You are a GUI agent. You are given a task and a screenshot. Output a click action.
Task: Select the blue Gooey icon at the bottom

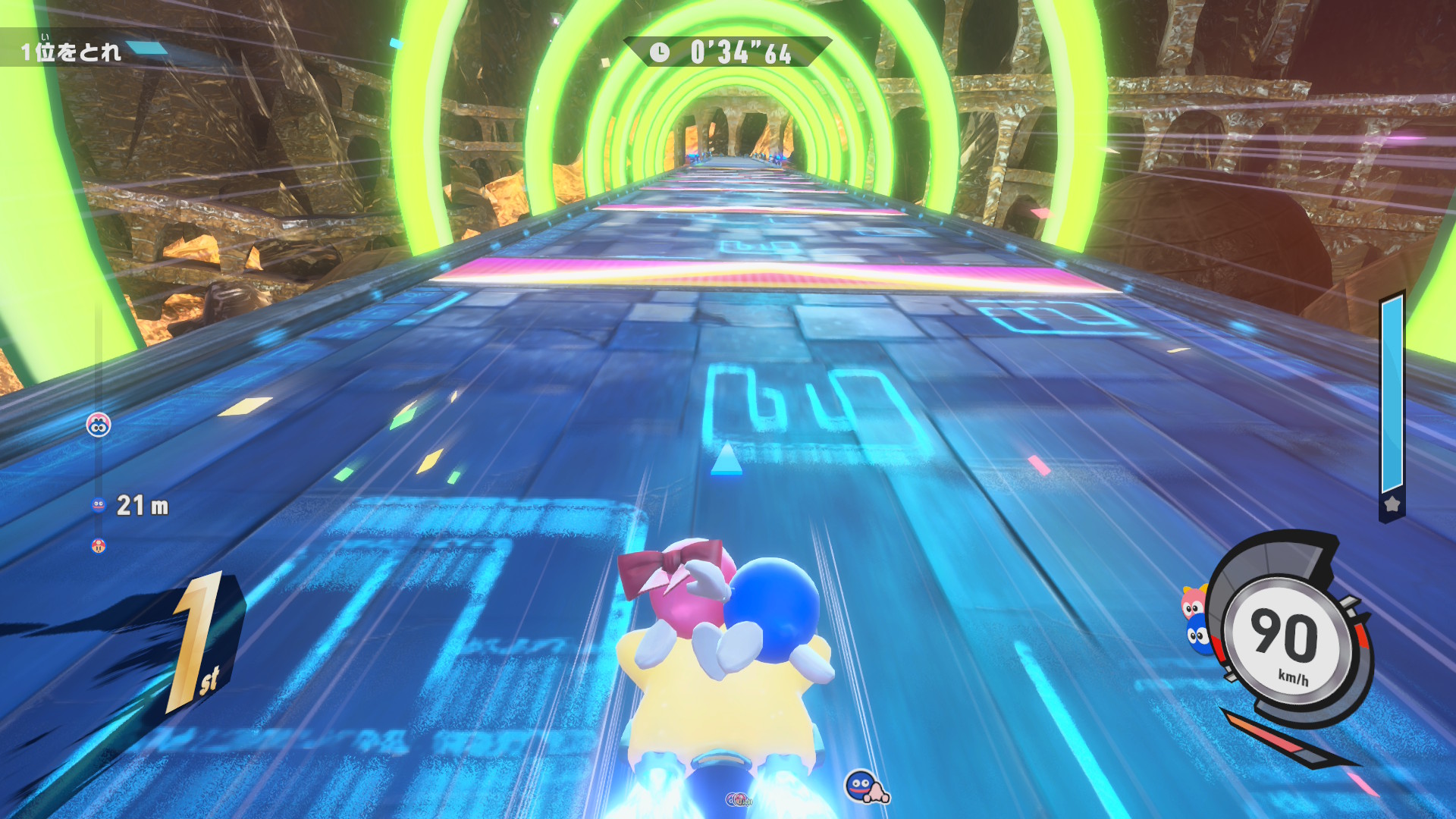(862, 786)
